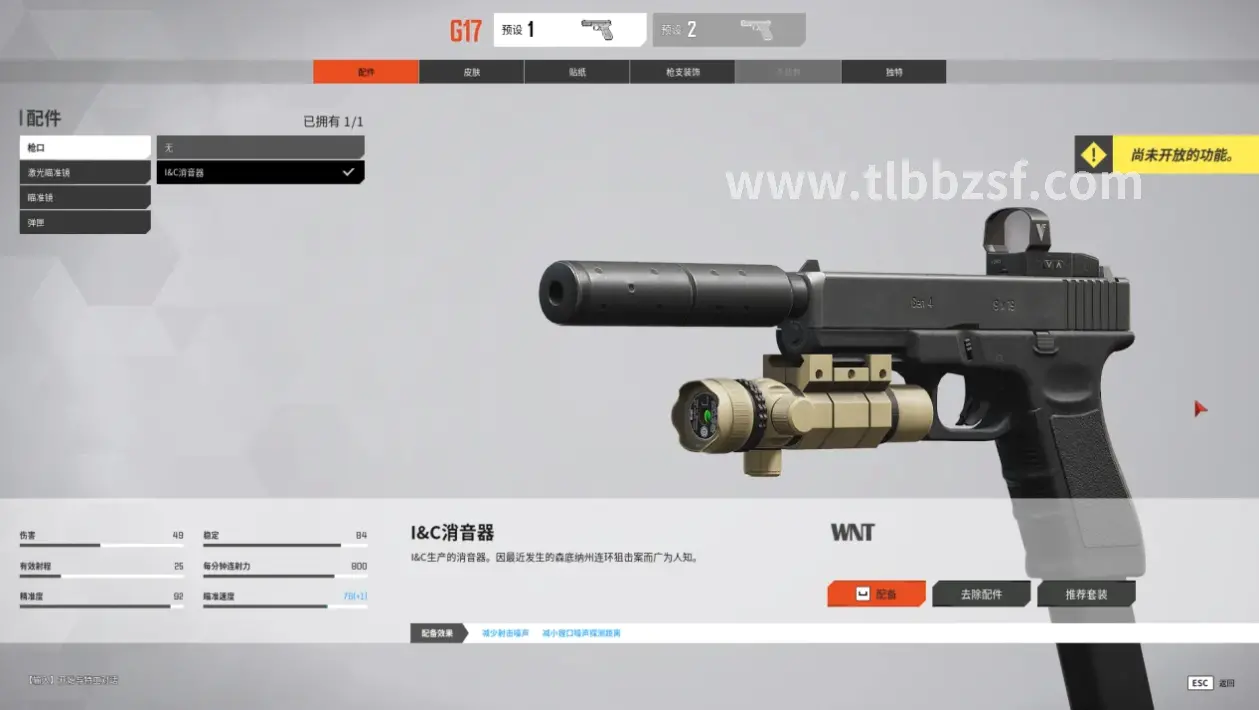Open the 激光瞄准镜 attachment category
Viewport: 1259px width, 710px height.
(85, 173)
